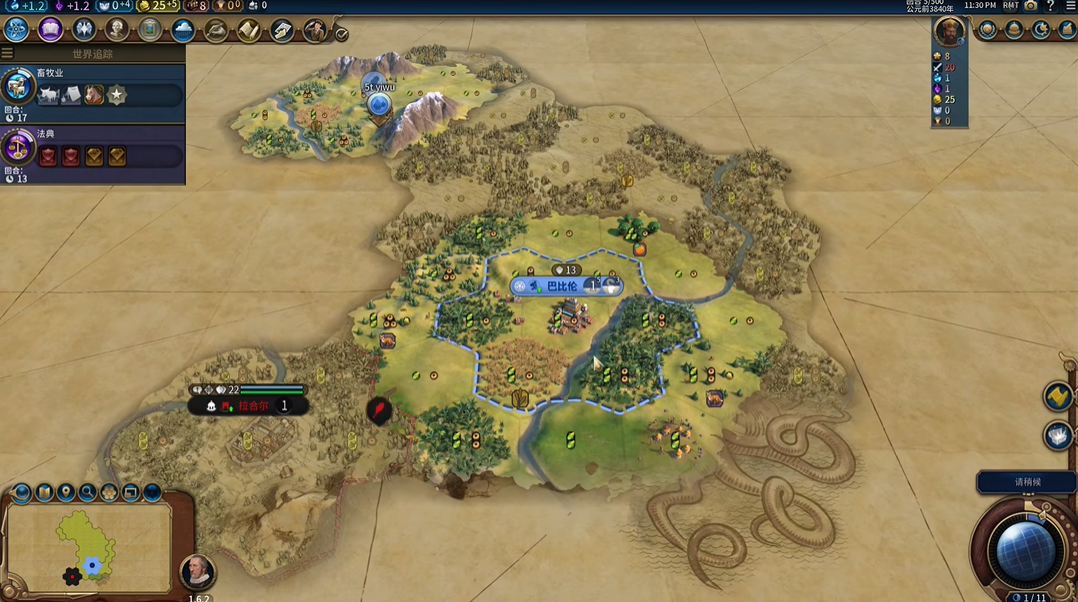The width and height of the screenshot is (1078, 602).
Task: Open the civics tree
Action: click(x=50, y=30)
